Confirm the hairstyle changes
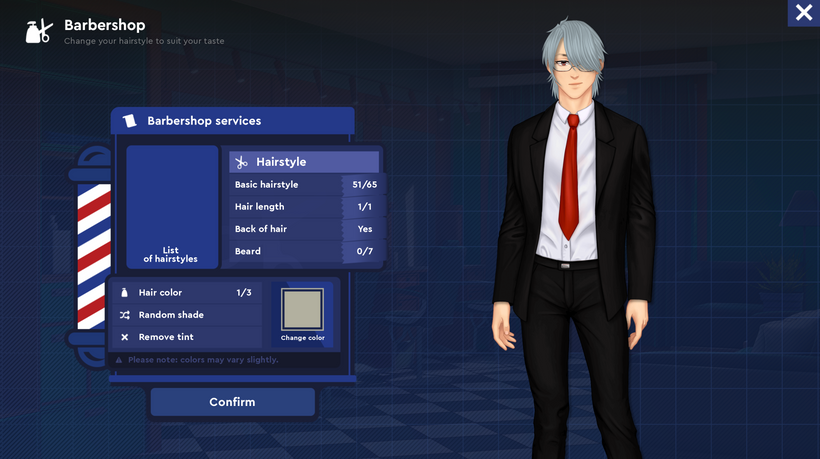 point(232,402)
